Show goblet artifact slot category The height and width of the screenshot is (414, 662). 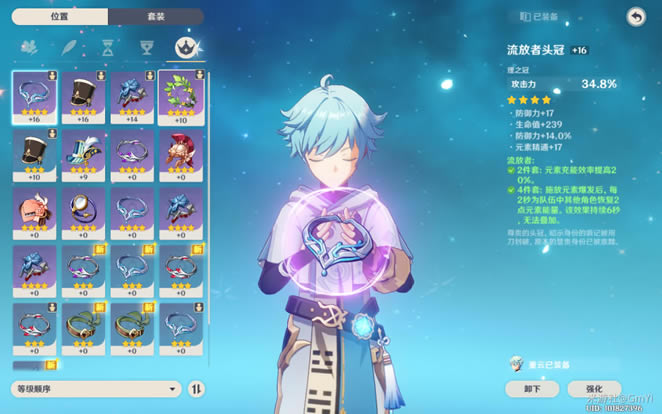tap(146, 47)
